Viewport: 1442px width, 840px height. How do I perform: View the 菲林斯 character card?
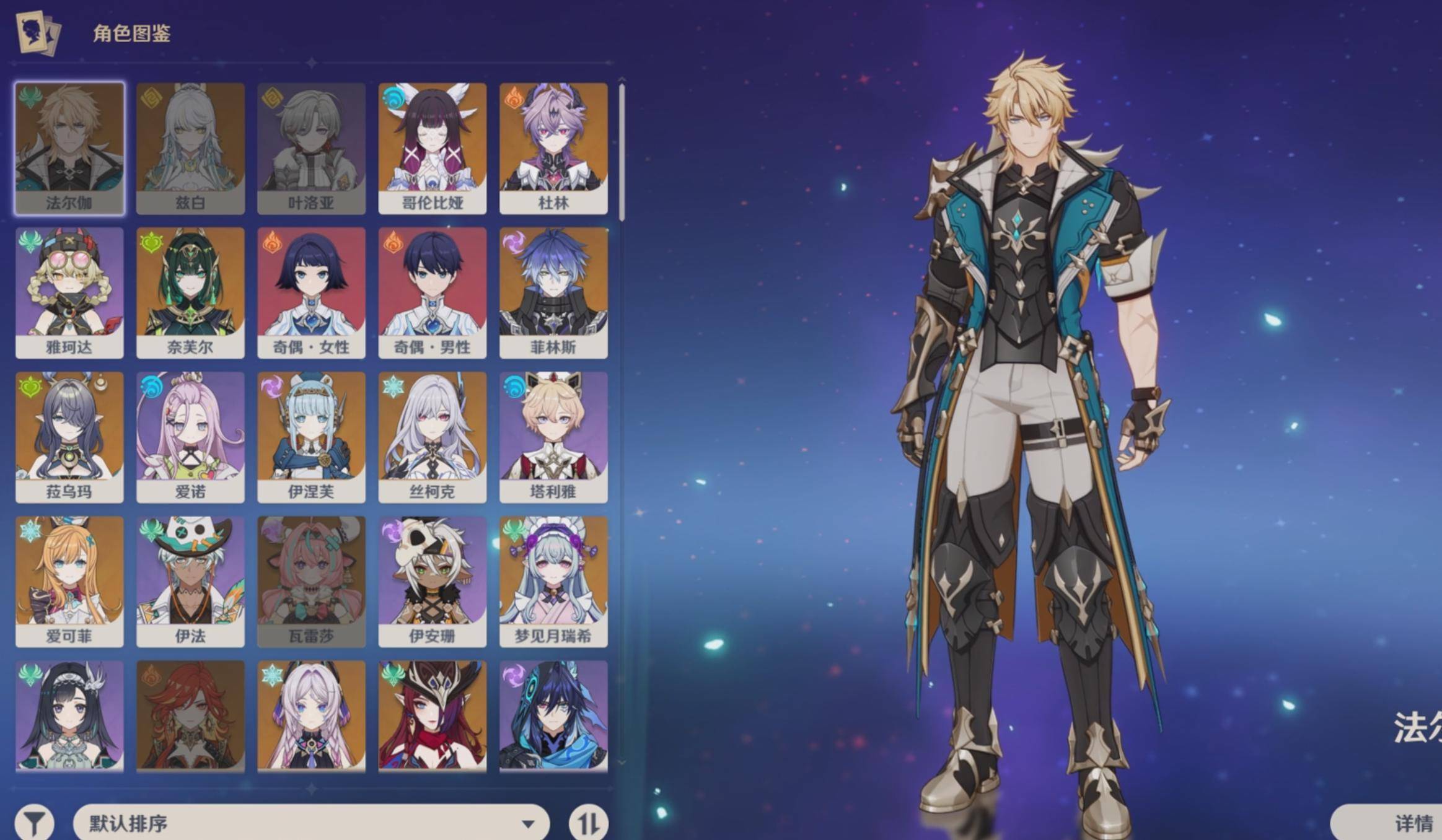[x=553, y=293]
